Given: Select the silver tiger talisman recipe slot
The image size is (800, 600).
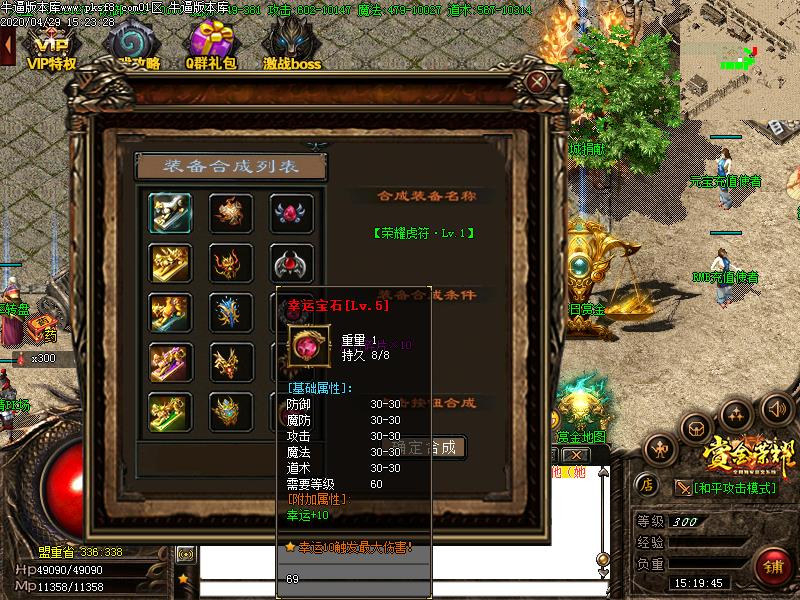Looking at the screenshot, I should click(x=170, y=212).
